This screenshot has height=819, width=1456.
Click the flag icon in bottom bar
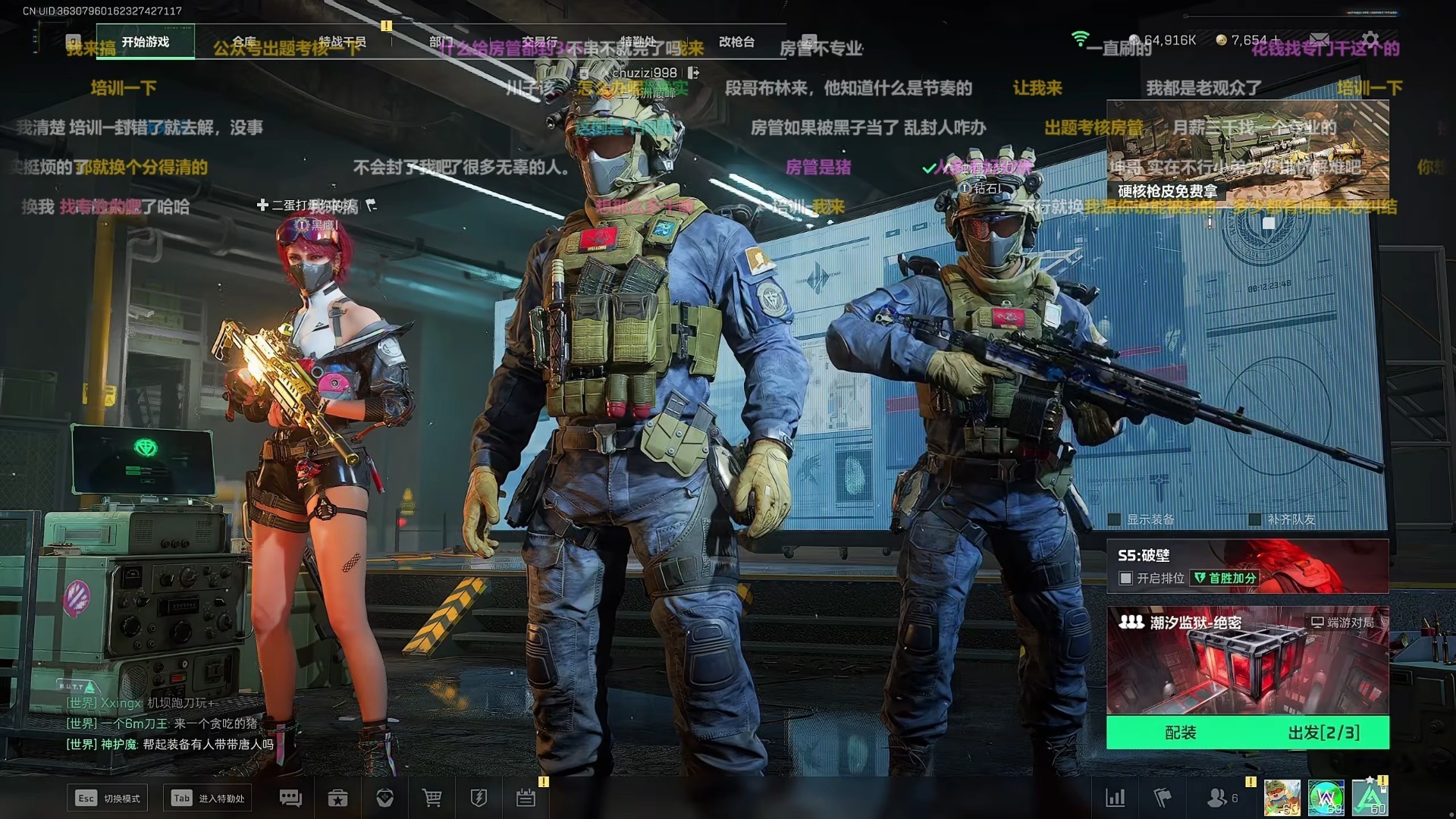[1163, 798]
